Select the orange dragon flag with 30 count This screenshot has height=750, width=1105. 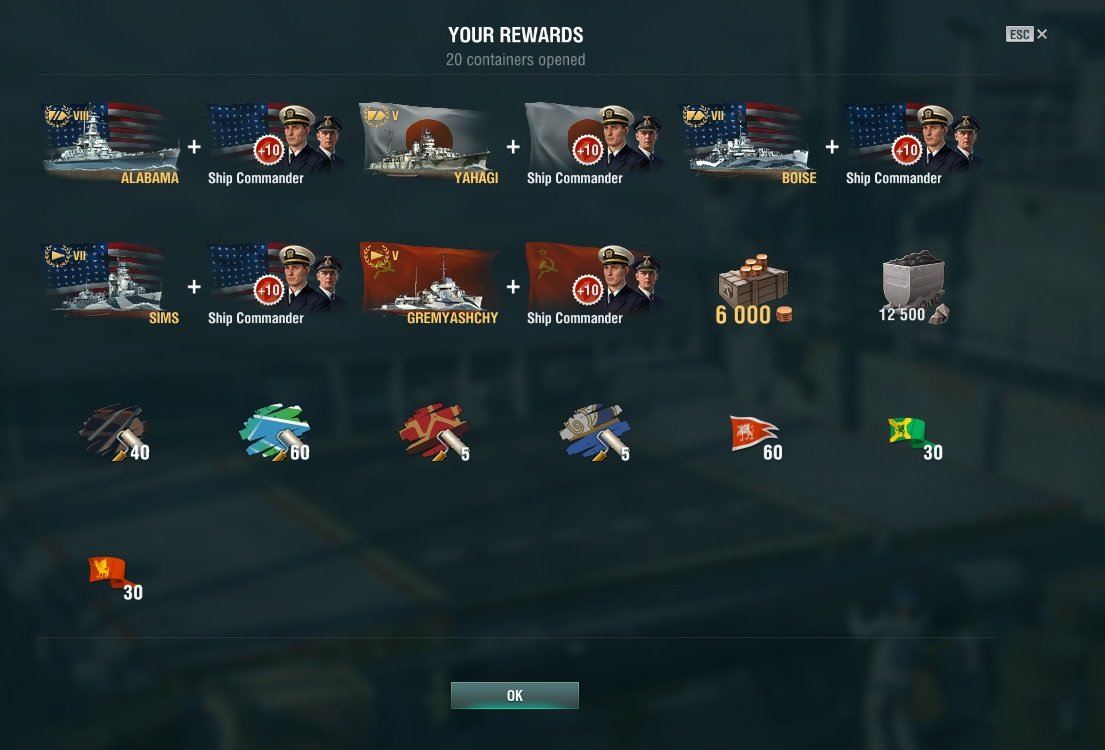[x=112, y=575]
